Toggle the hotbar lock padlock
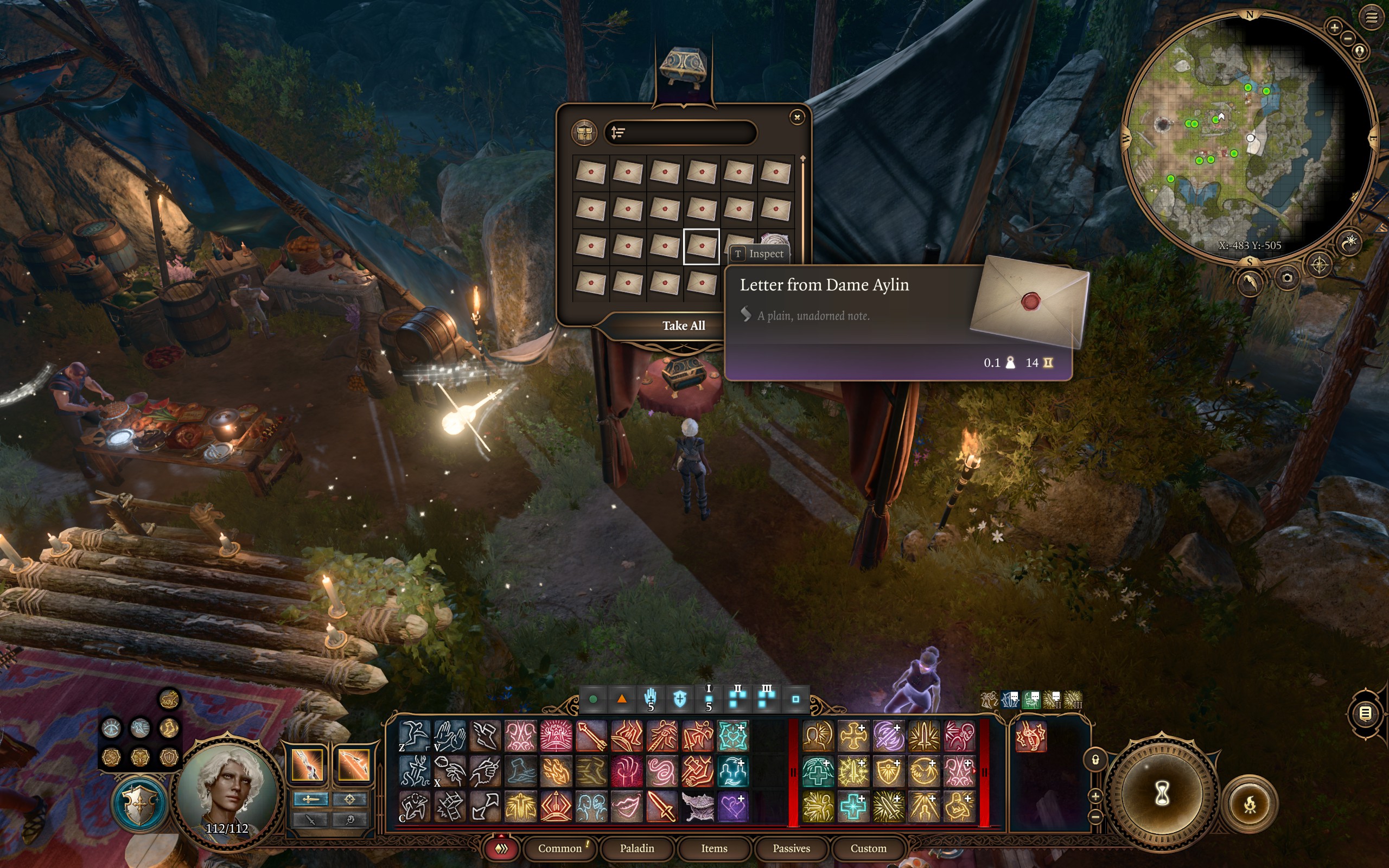The width and height of the screenshot is (1389, 868). tap(1095, 759)
